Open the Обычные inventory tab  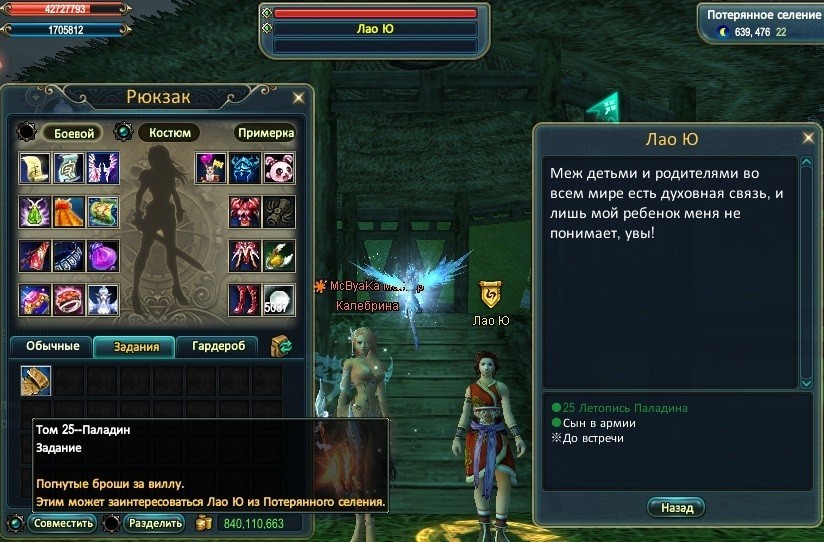click(x=51, y=347)
